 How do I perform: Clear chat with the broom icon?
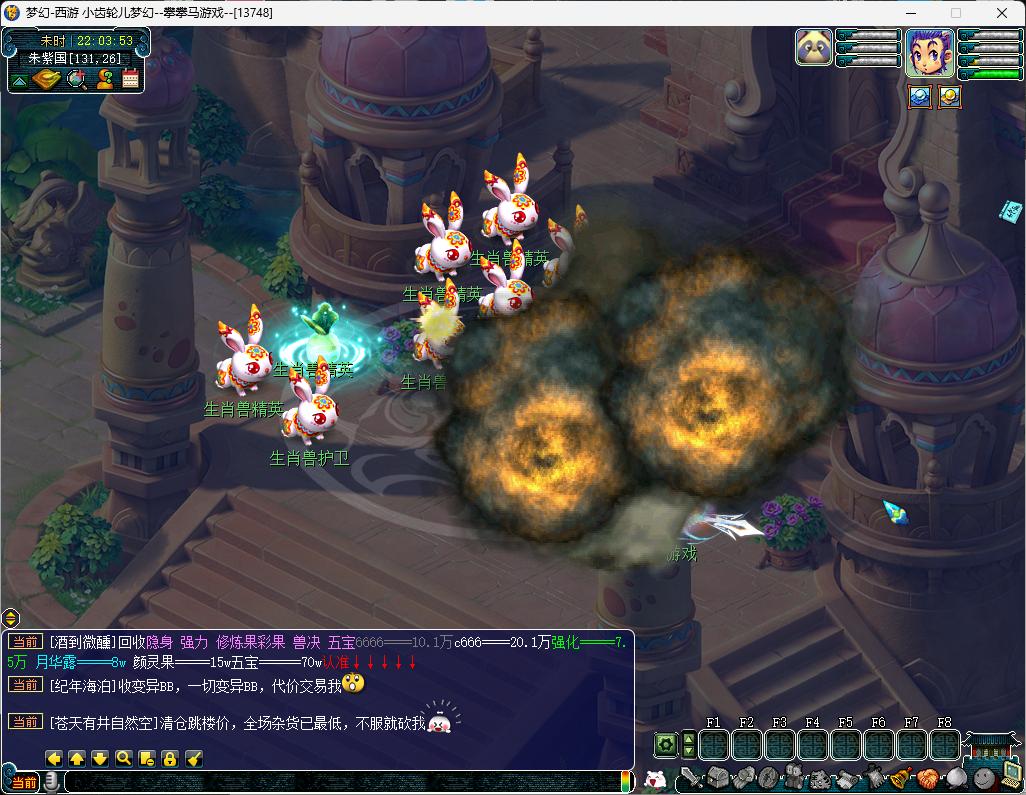[x=194, y=759]
